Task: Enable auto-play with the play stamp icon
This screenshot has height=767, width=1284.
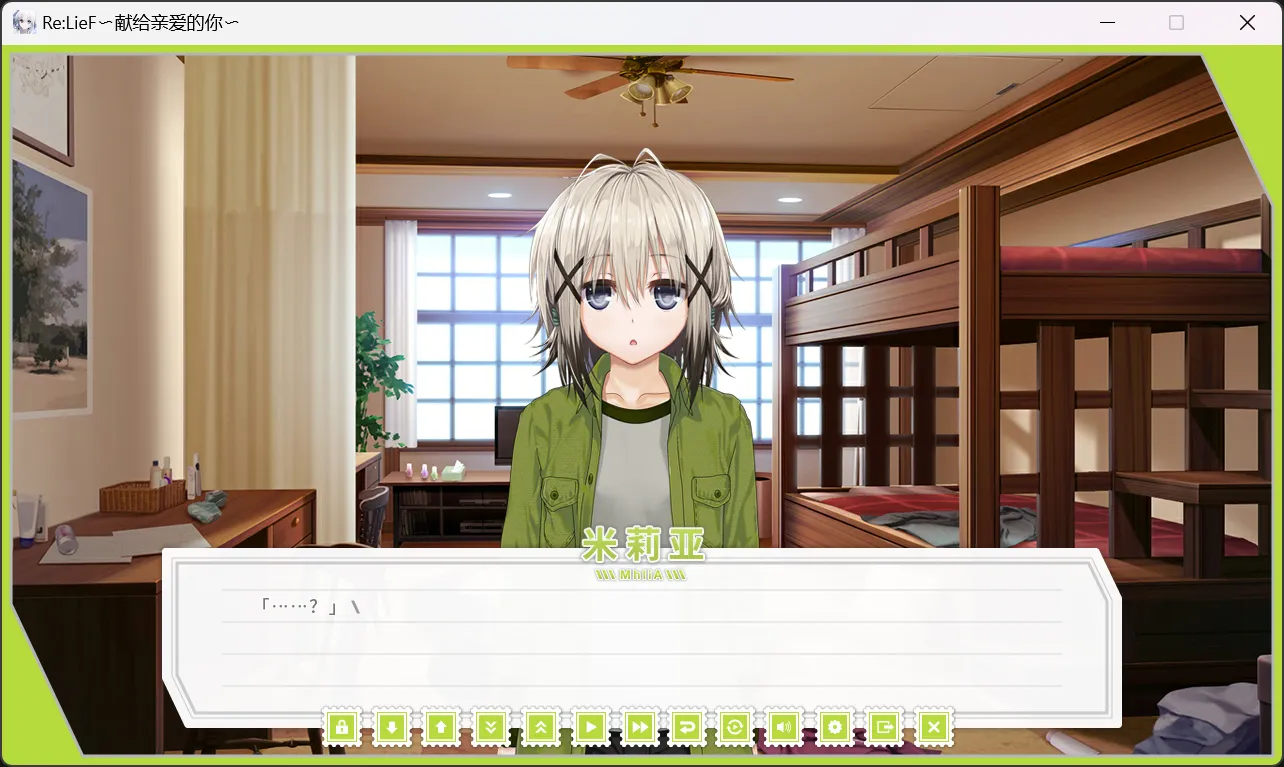Action: [x=590, y=727]
